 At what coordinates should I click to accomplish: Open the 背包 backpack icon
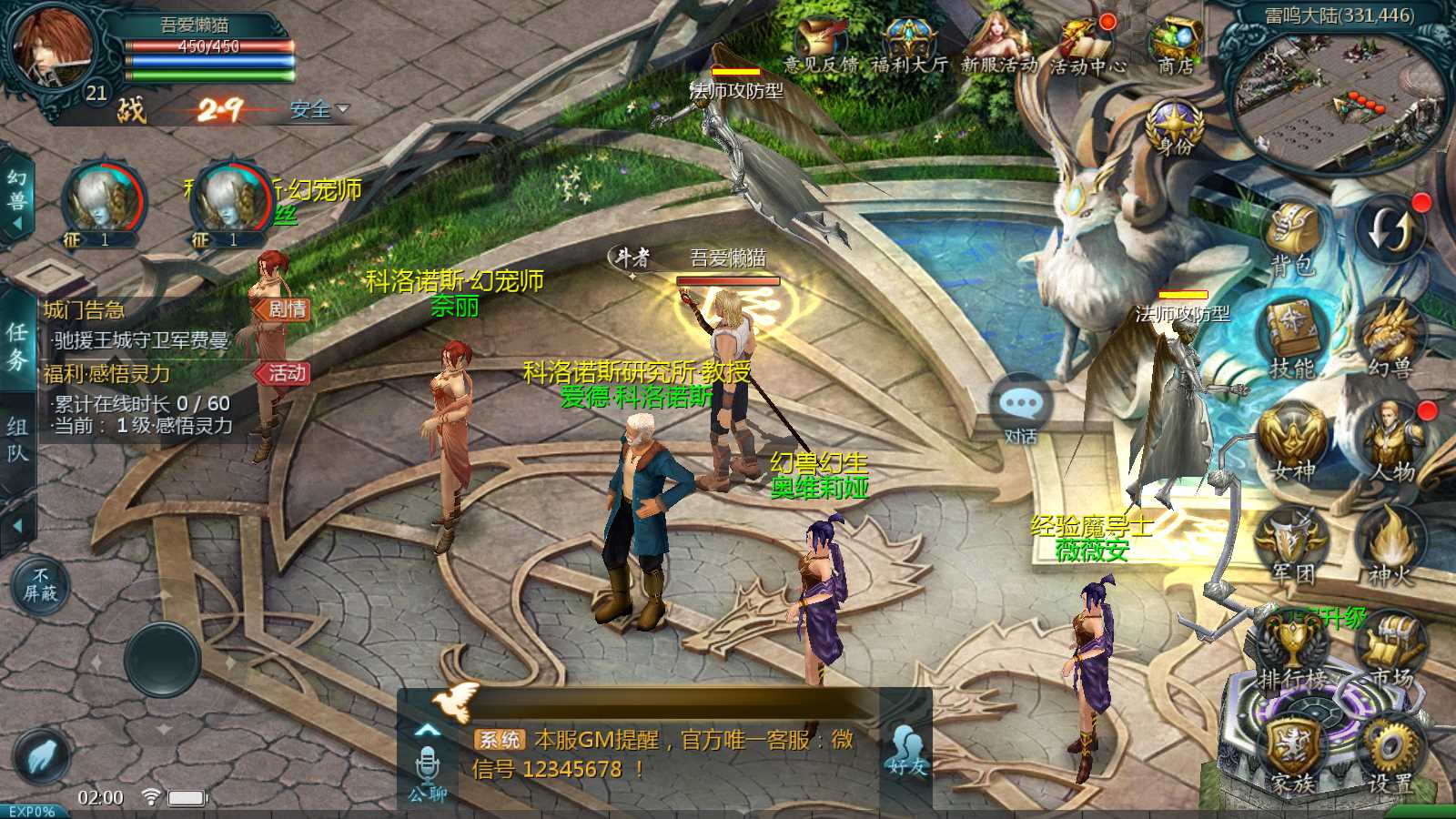(1294, 238)
